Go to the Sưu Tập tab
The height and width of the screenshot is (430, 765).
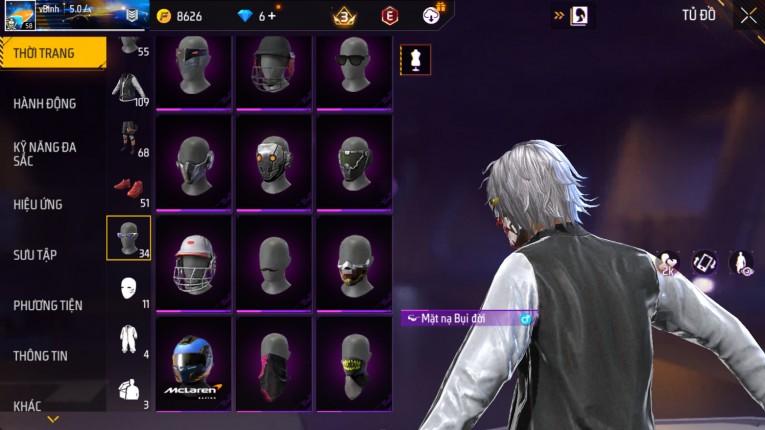point(35,255)
